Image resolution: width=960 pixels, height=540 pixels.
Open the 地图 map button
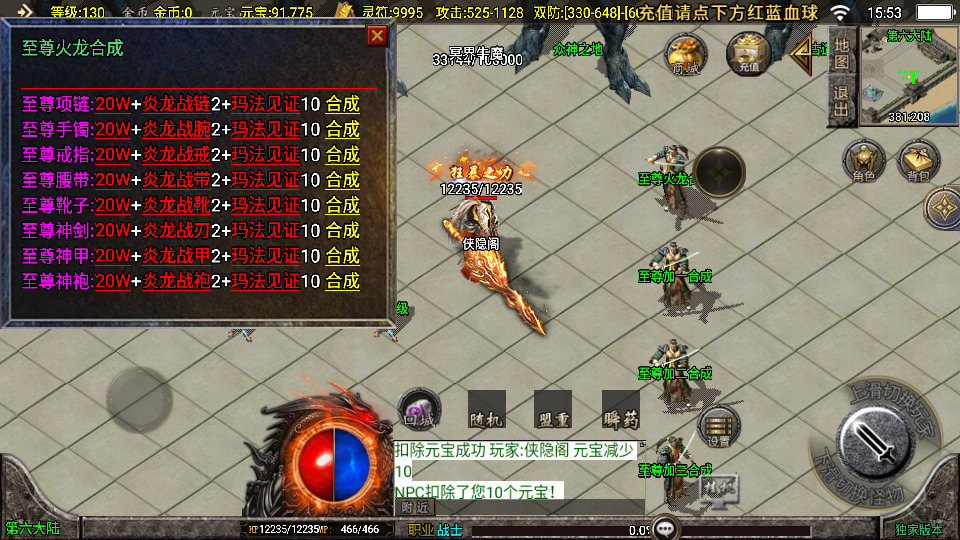841,54
